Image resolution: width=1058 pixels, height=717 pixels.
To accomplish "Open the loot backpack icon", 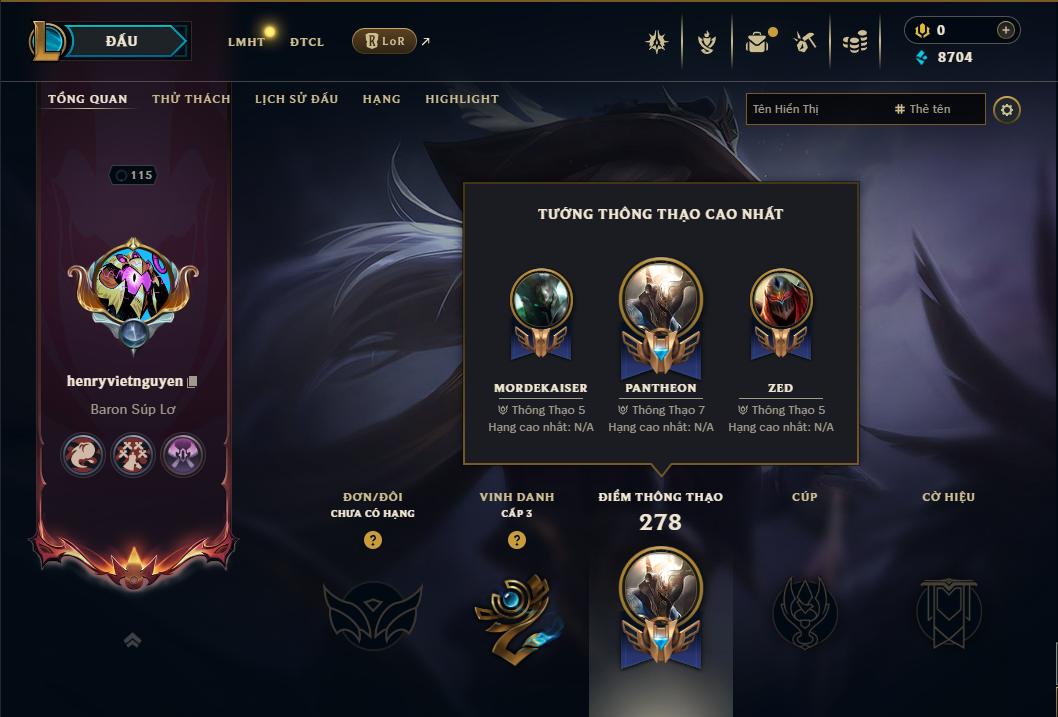I will [757, 42].
